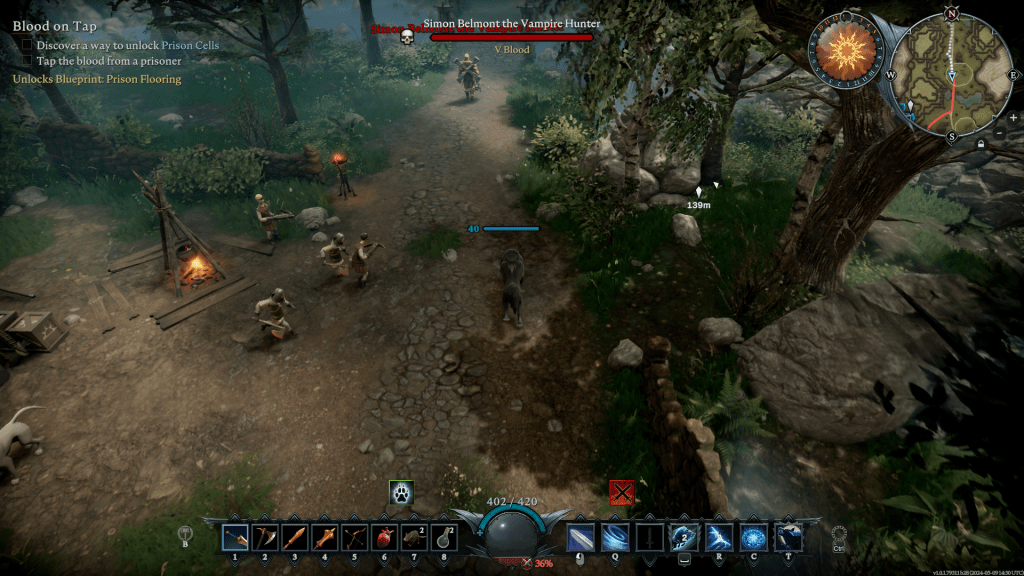Image resolution: width=1024 pixels, height=576 pixels.
Task: Use the heart item in the hotbar
Action: click(x=384, y=538)
